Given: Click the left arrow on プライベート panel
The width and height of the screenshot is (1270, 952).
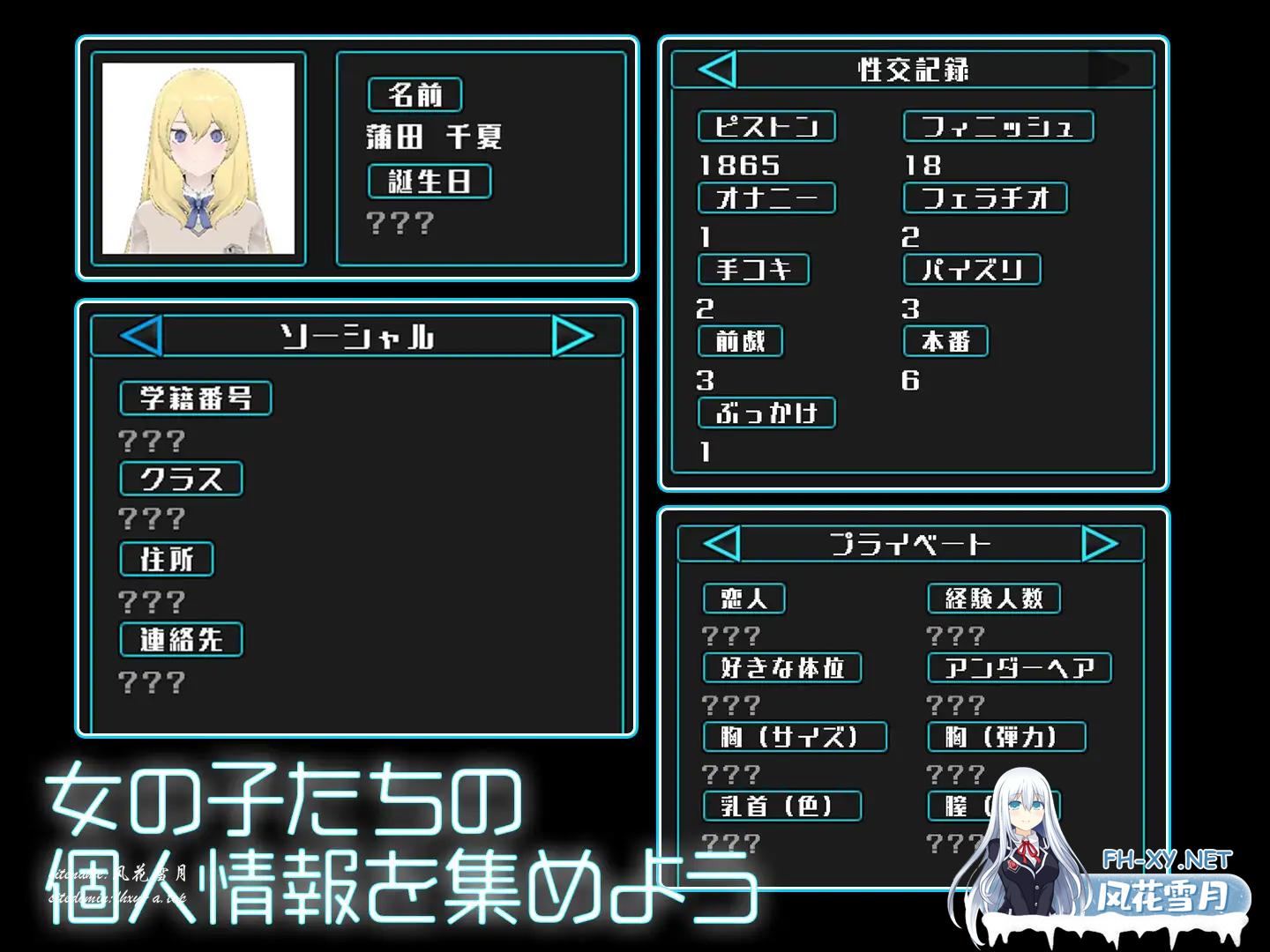Looking at the screenshot, I should [723, 543].
